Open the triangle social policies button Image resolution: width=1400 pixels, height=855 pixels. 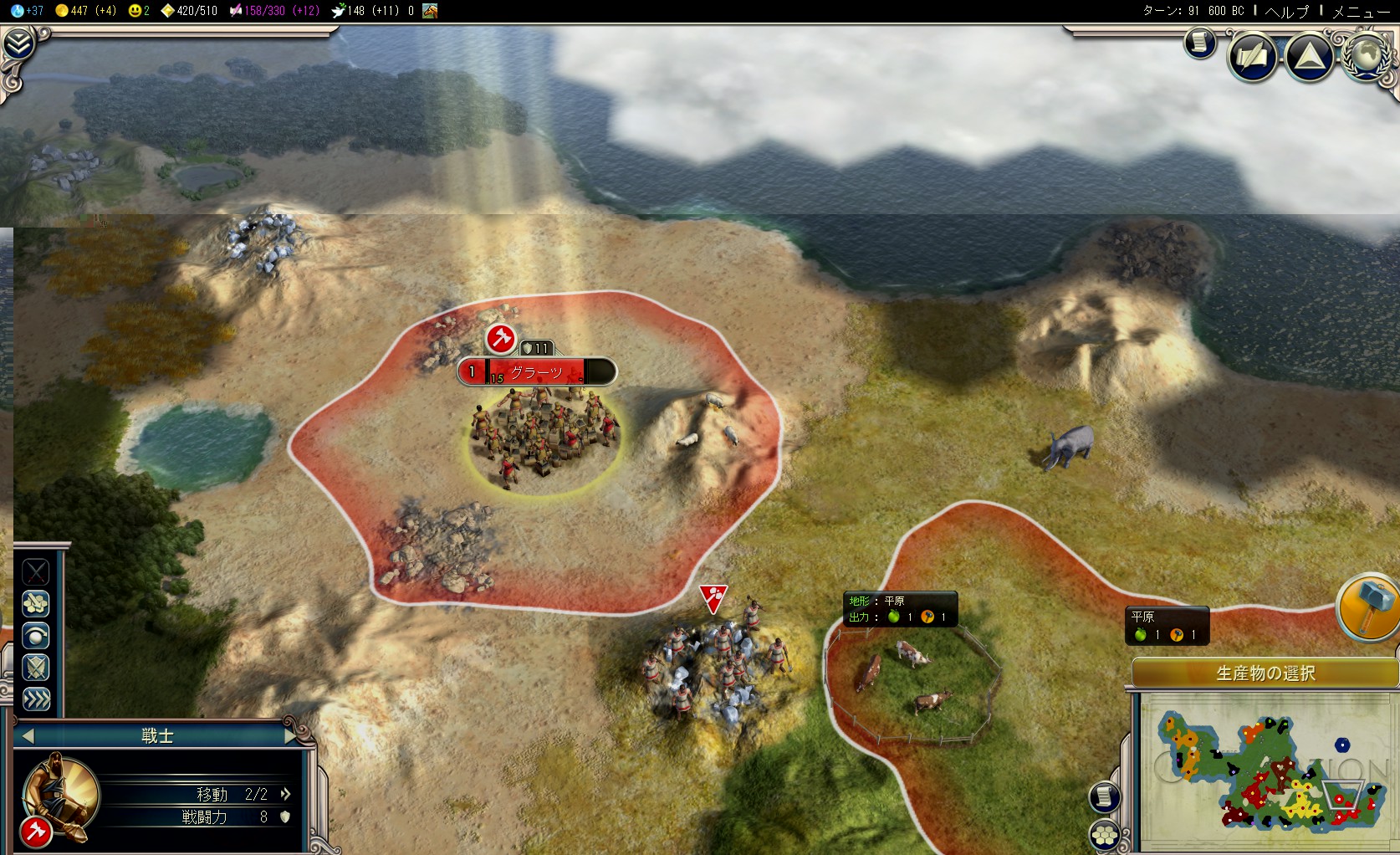pos(1310,57)
